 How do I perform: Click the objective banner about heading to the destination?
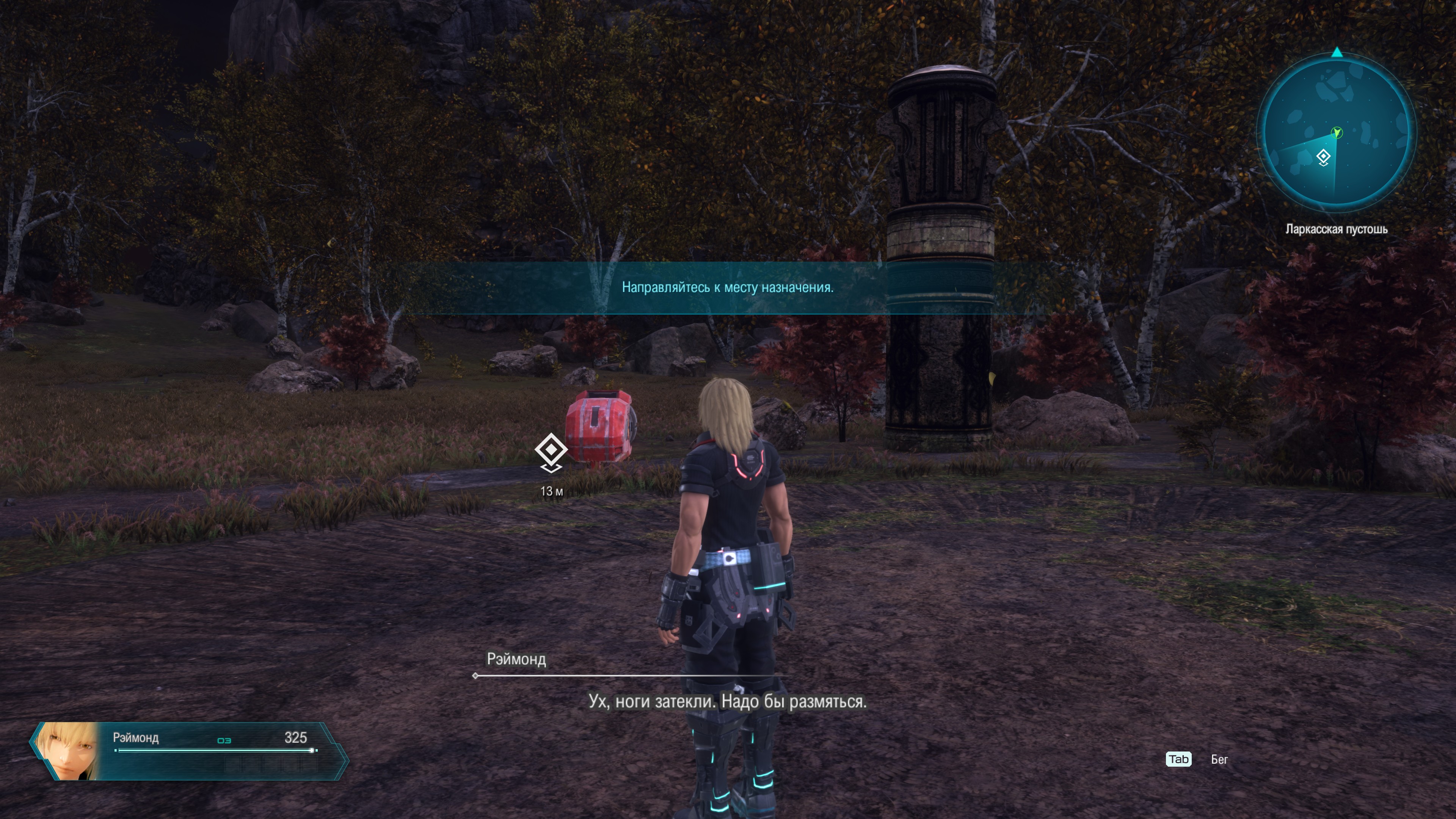click(727, 288)
